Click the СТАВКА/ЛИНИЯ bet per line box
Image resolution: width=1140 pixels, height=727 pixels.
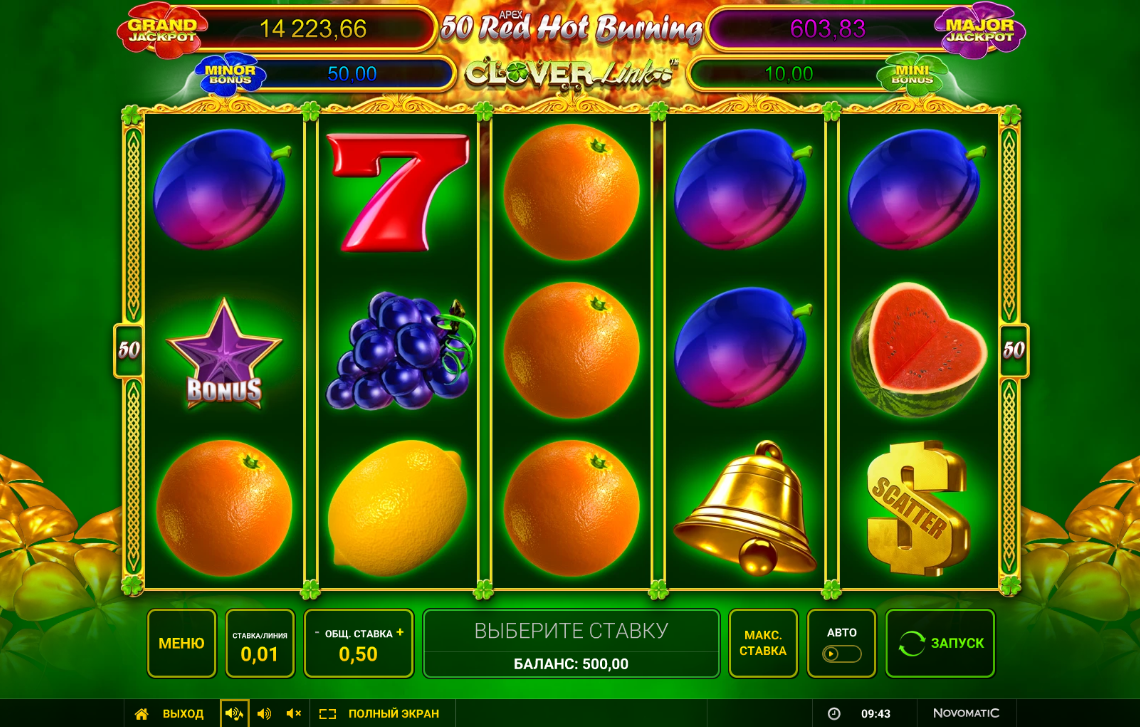260,643
